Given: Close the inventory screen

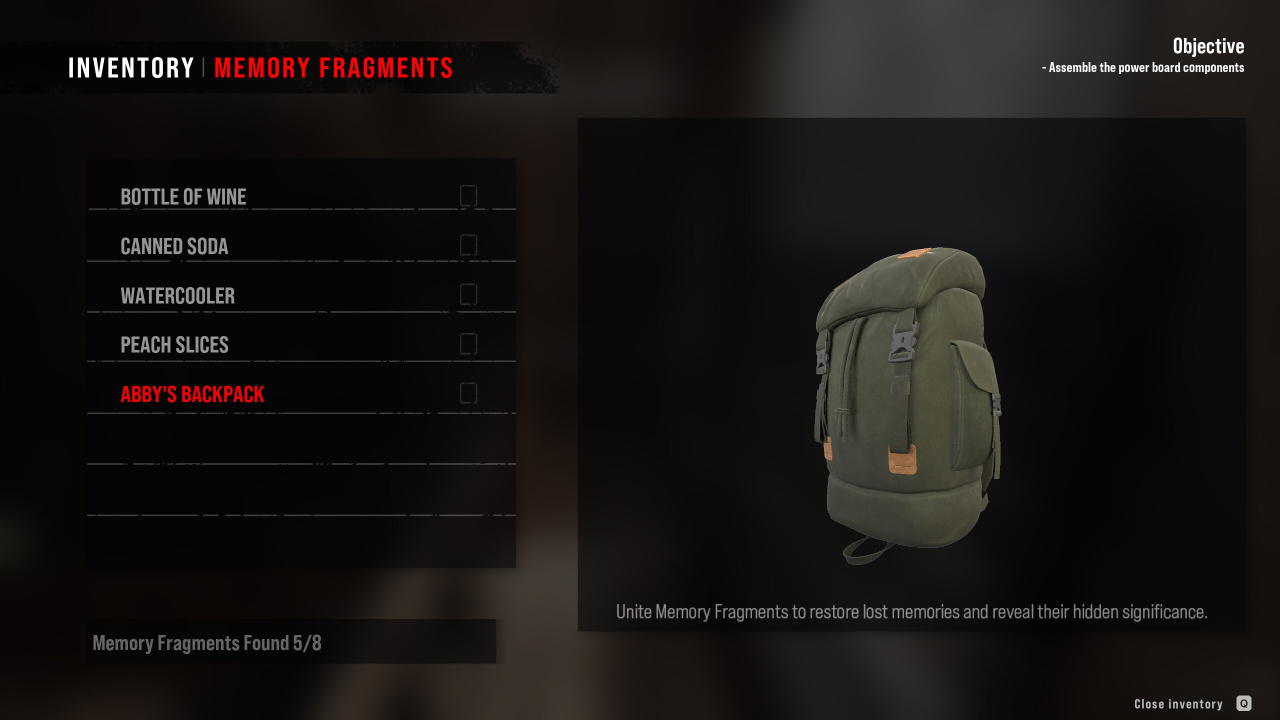Looking at the screenshot, I should (x=1243, y=704).
